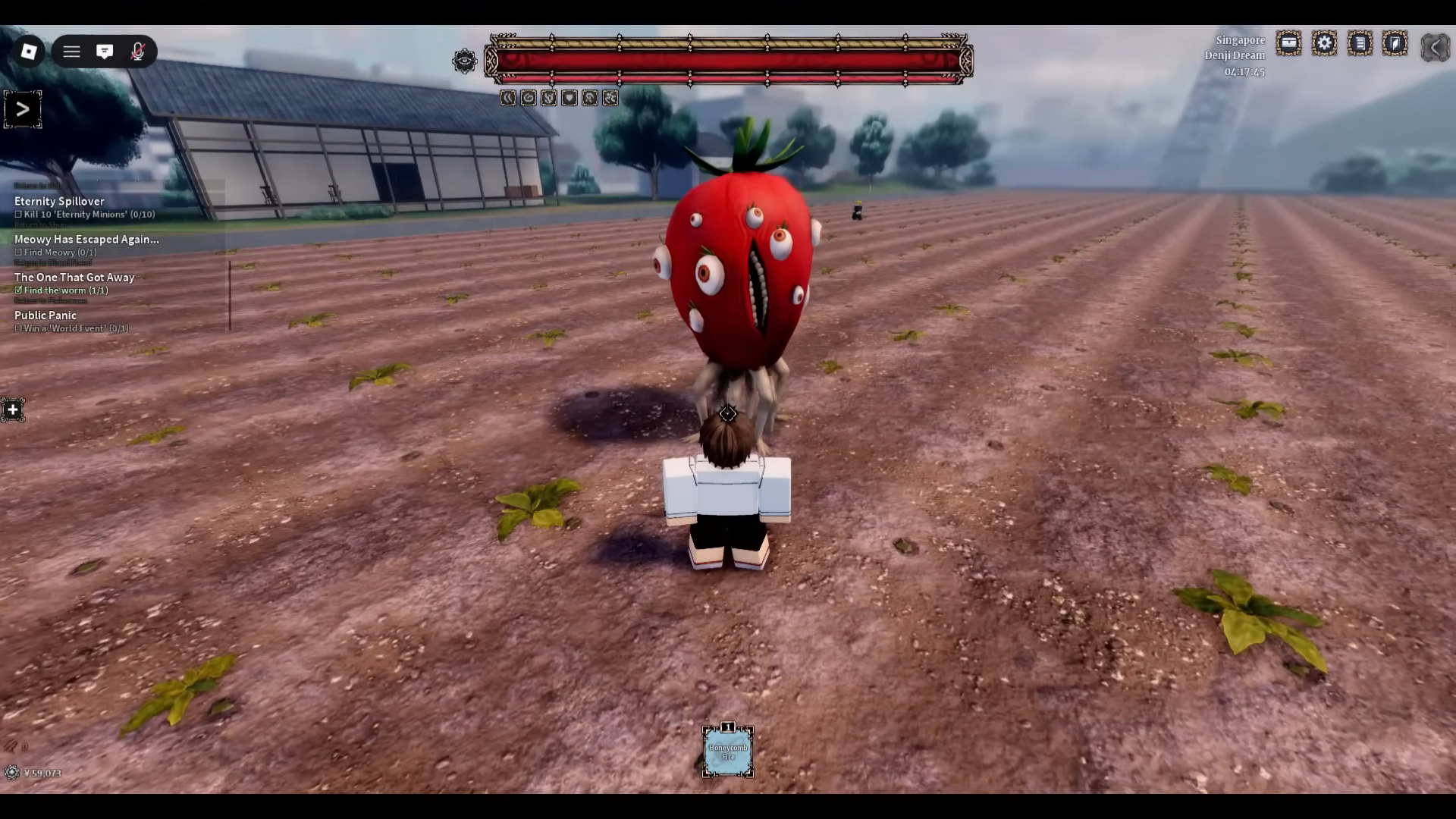Screen dimensions: 1456x819
Task: Open the inventory chest icon
Action: 1289,43
